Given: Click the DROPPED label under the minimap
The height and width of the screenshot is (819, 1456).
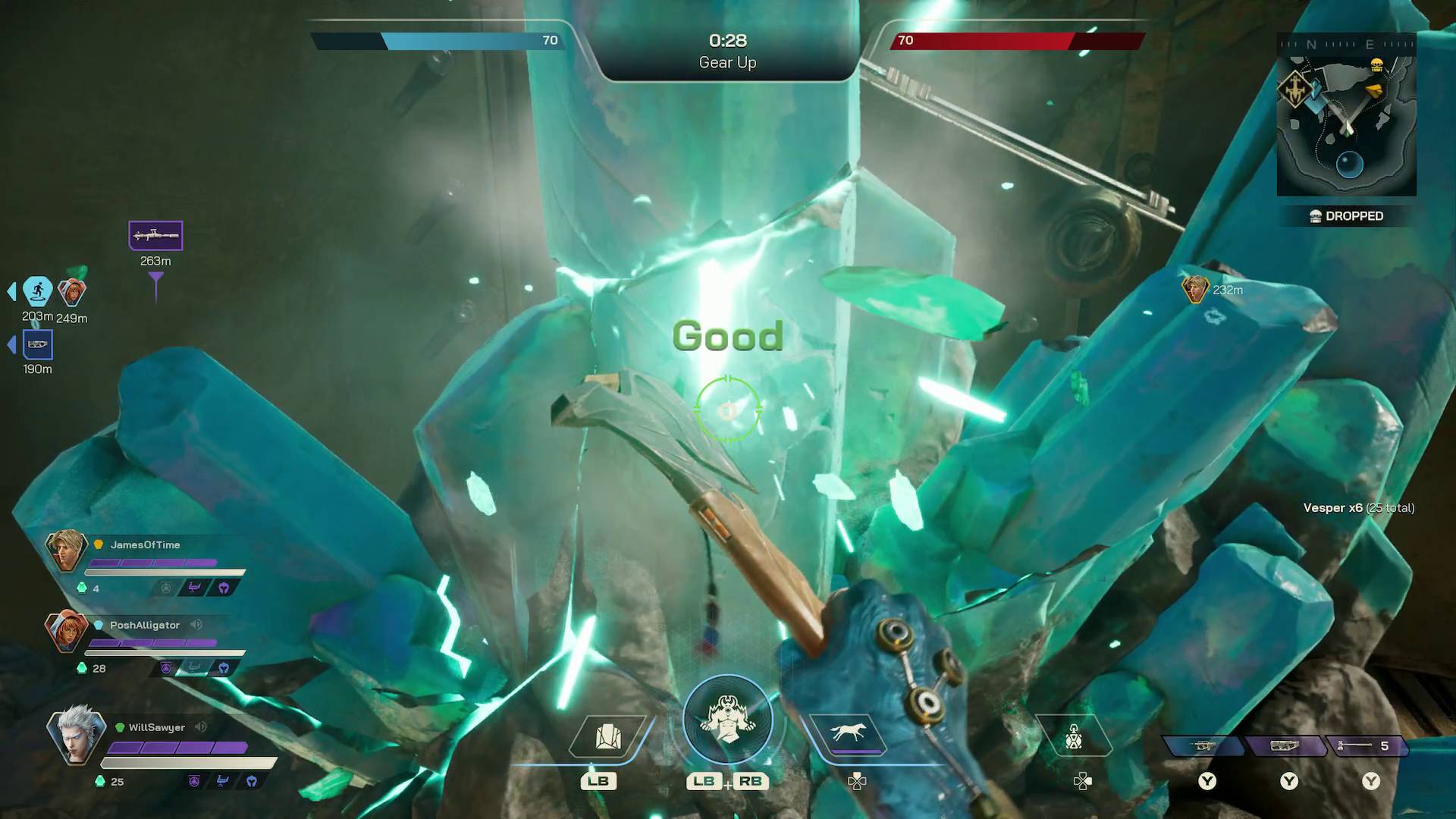Looking at the screenshot, I should click(1355, 216).
